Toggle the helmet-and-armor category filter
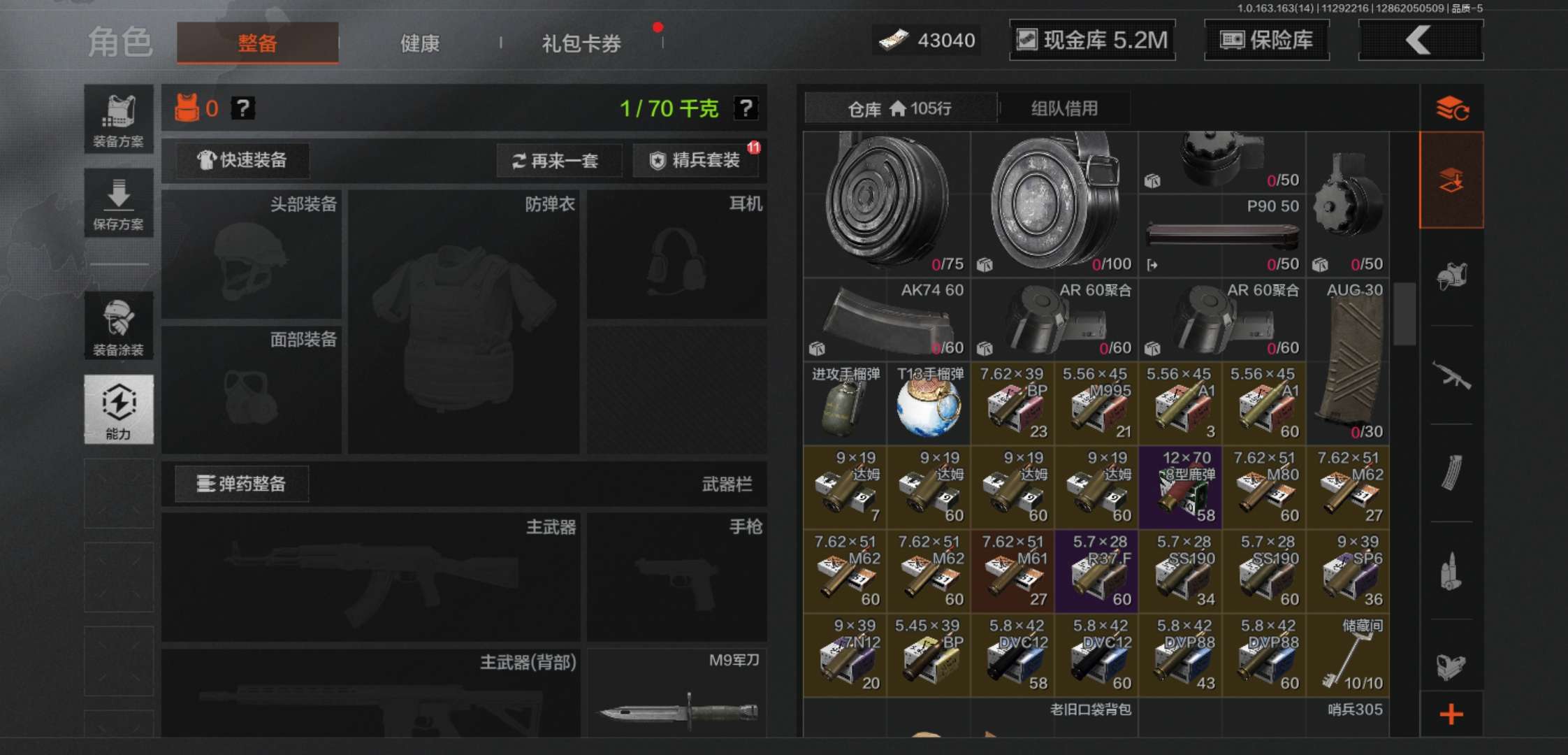The image size is (1568, 755). coord(1451,276)
